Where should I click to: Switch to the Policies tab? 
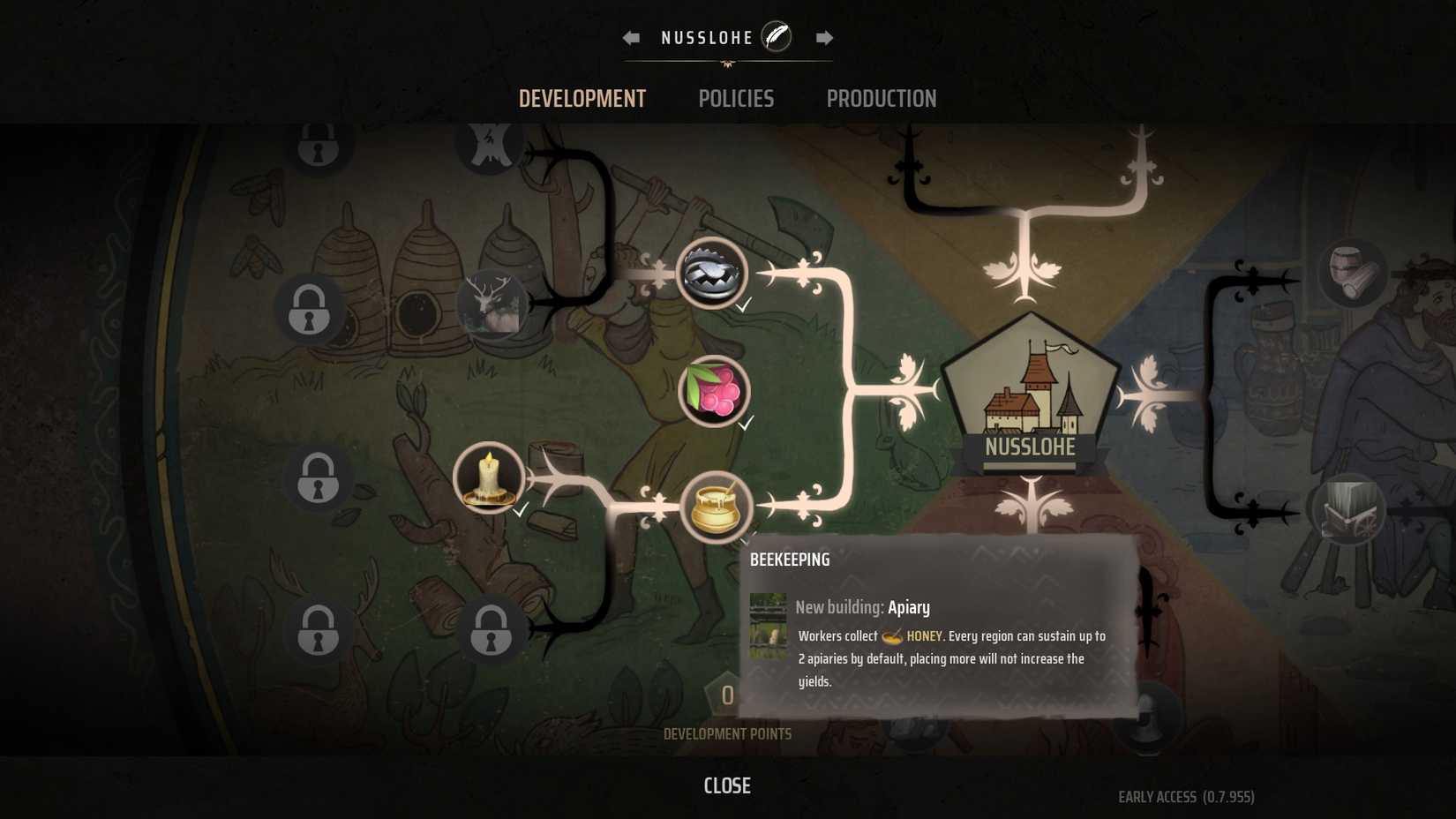[736, 98]
